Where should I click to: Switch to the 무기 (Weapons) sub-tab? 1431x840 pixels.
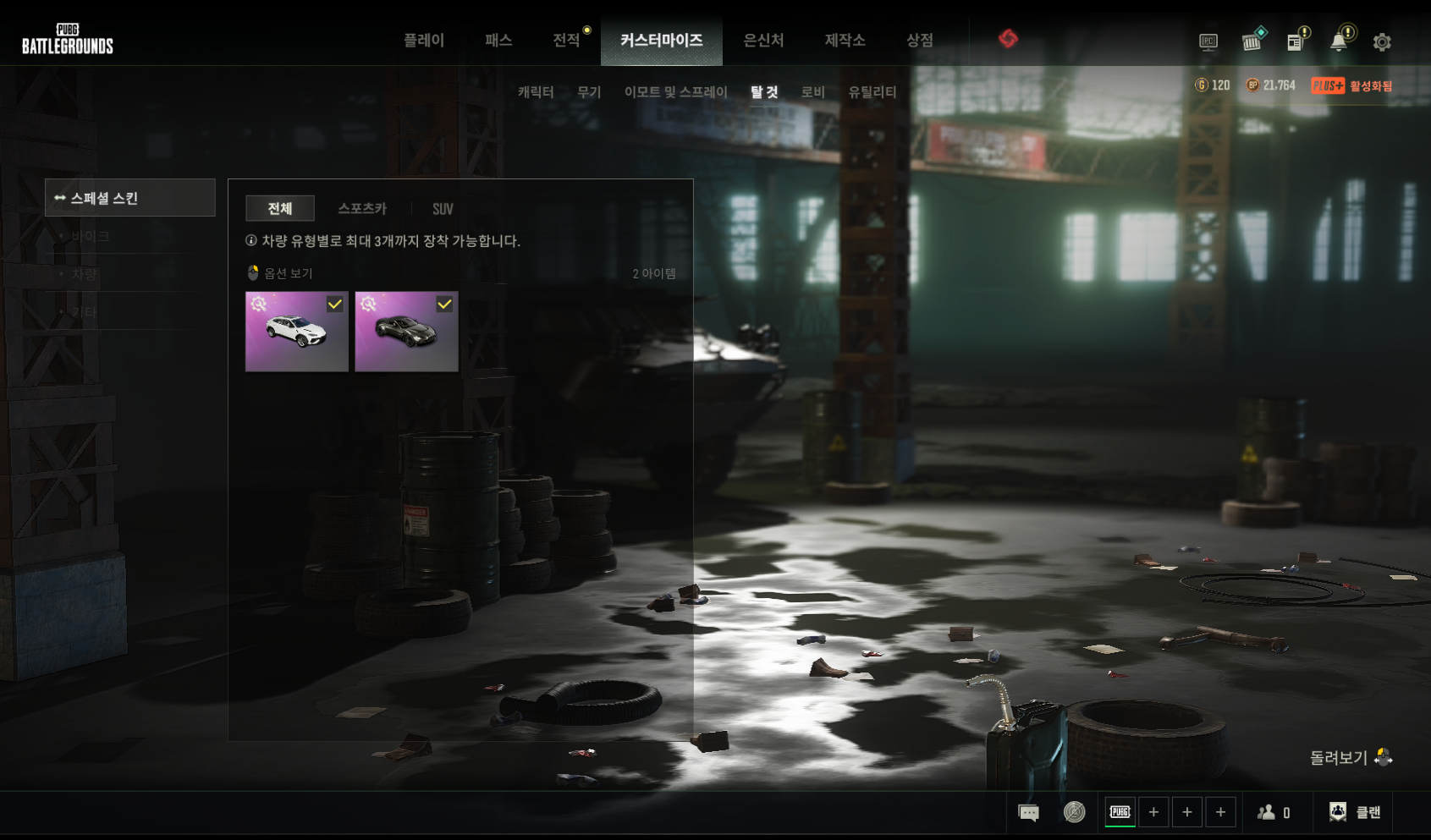[x=589, y=92]
